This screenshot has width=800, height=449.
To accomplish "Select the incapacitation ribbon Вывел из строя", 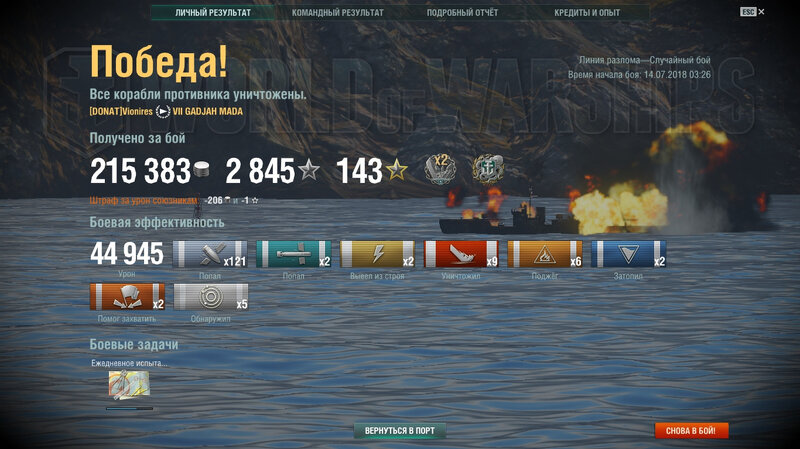I will pyautogui.click(x=378, y=254).
